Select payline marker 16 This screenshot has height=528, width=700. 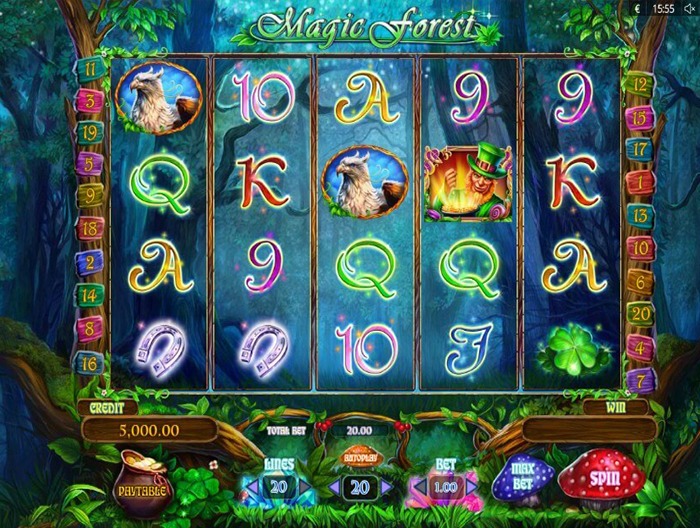89,363
